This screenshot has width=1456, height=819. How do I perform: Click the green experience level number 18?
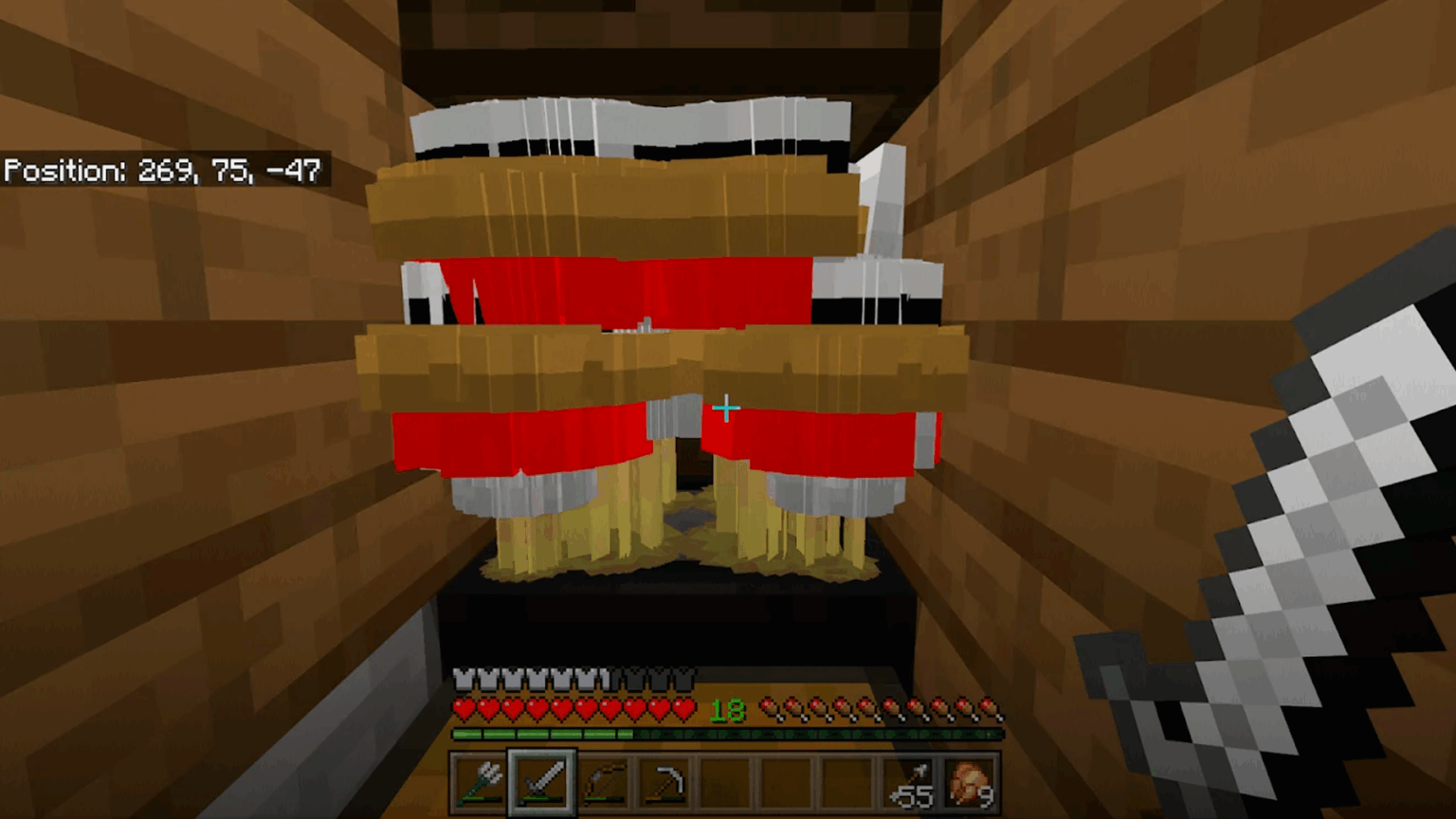pos(728,712)
